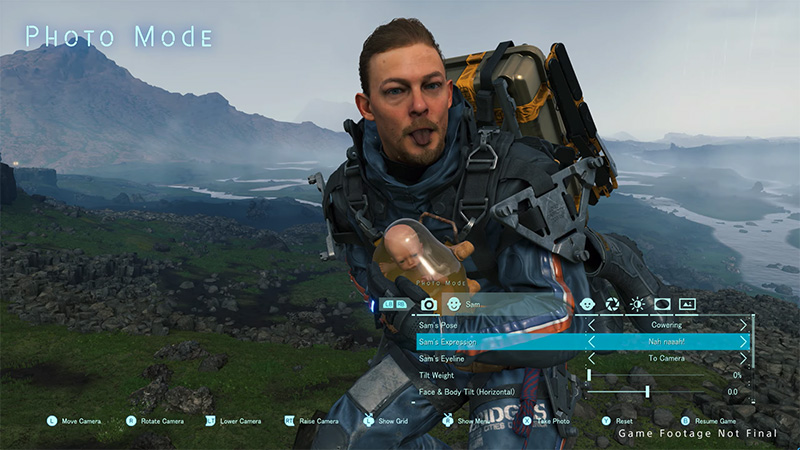Open the BB baby face tab
The width and height of the screenshot is (800, 450).
587,304
